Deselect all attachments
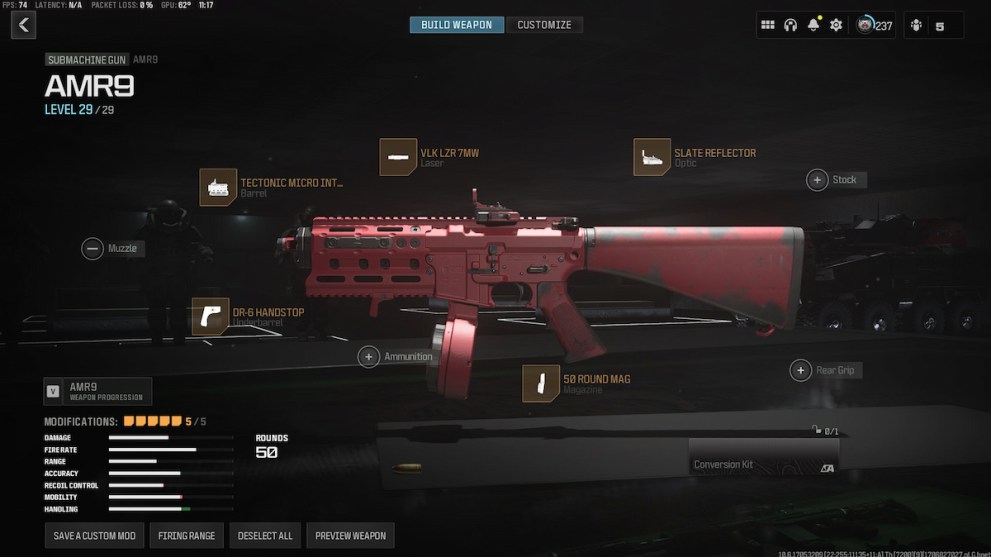 265,536
